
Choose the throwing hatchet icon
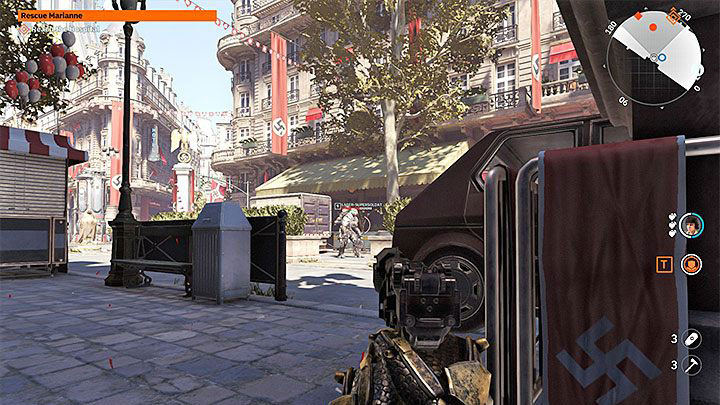[690, 367]
